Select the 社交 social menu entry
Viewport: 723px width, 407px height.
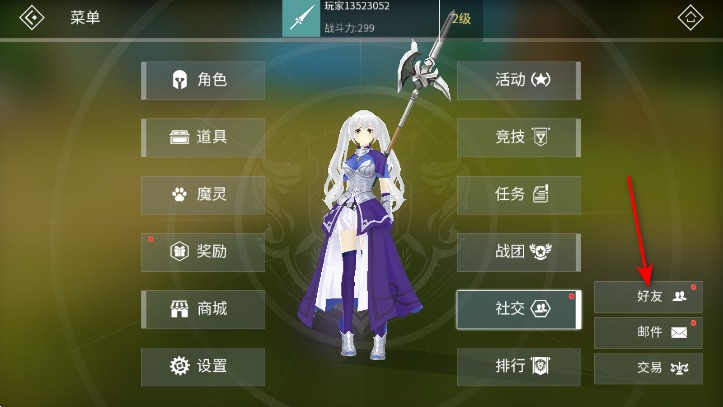(x=518, y=309)
